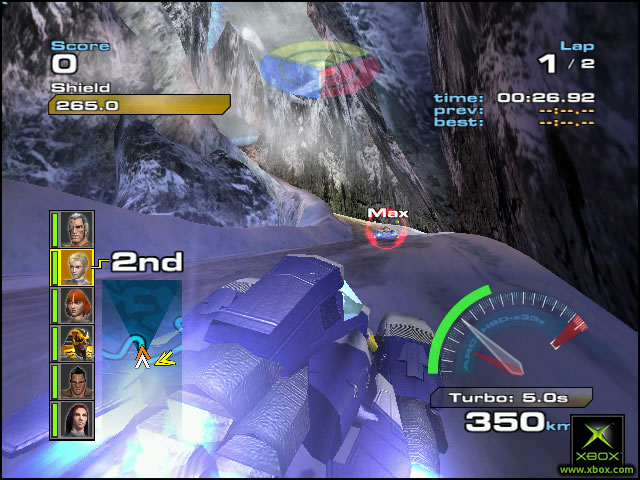Click the dark-haired woman portrait at the bottom
This screenshot has width=640, height=480.
click(78, 420)
